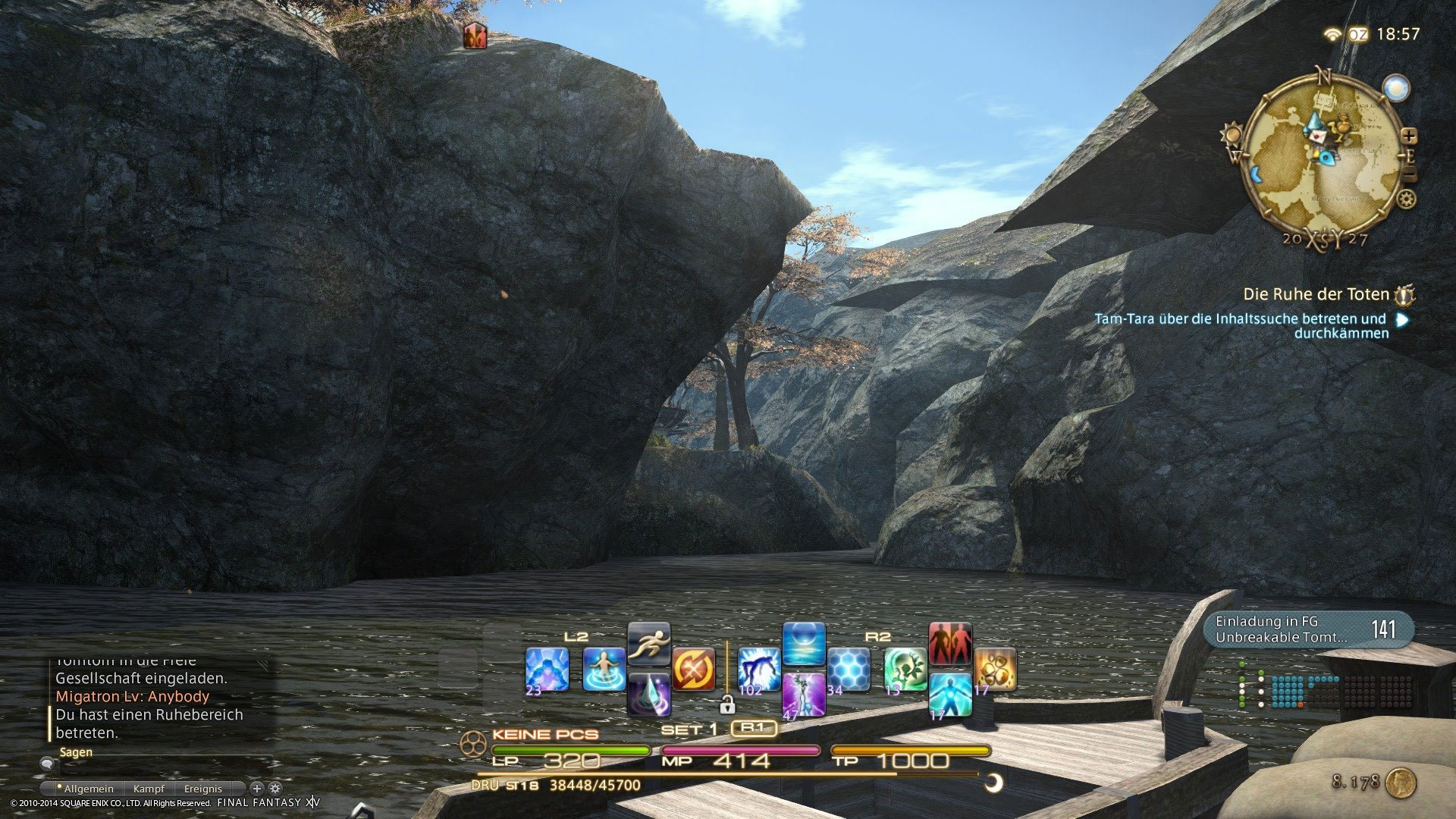
Task: Open the minimap settings gear
Action: [x=1405, y=198]
